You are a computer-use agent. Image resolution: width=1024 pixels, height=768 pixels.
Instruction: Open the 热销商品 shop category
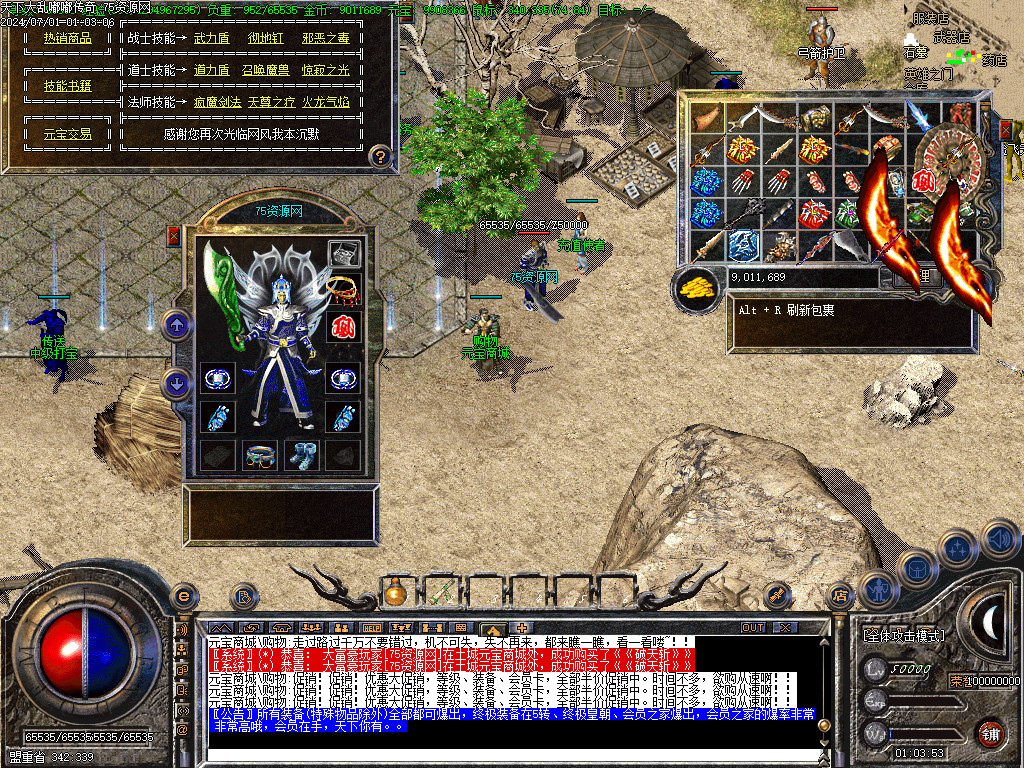[x=67, y=38]
